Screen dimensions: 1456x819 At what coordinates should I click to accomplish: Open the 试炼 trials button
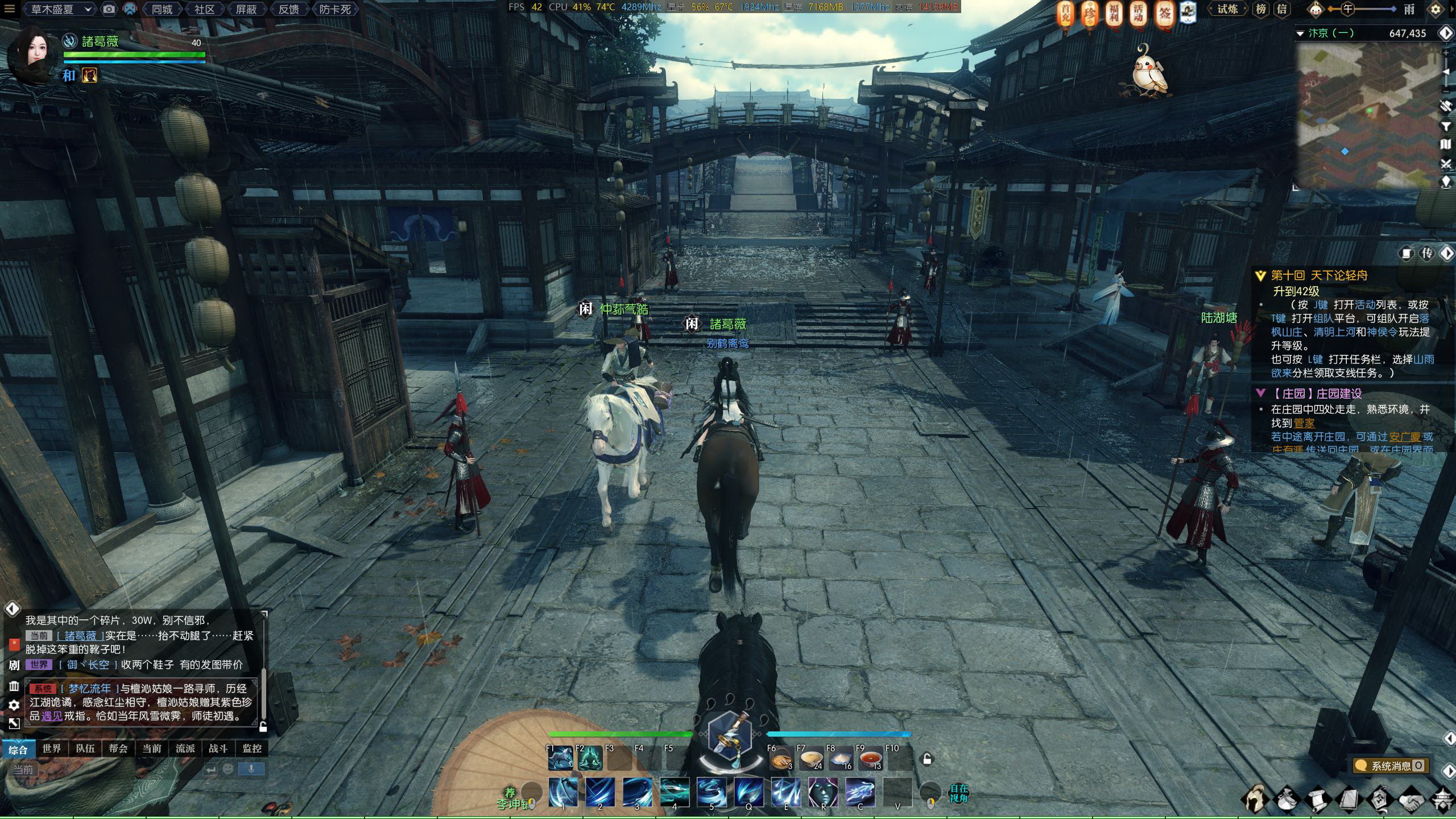click(x=1227, y=9)
